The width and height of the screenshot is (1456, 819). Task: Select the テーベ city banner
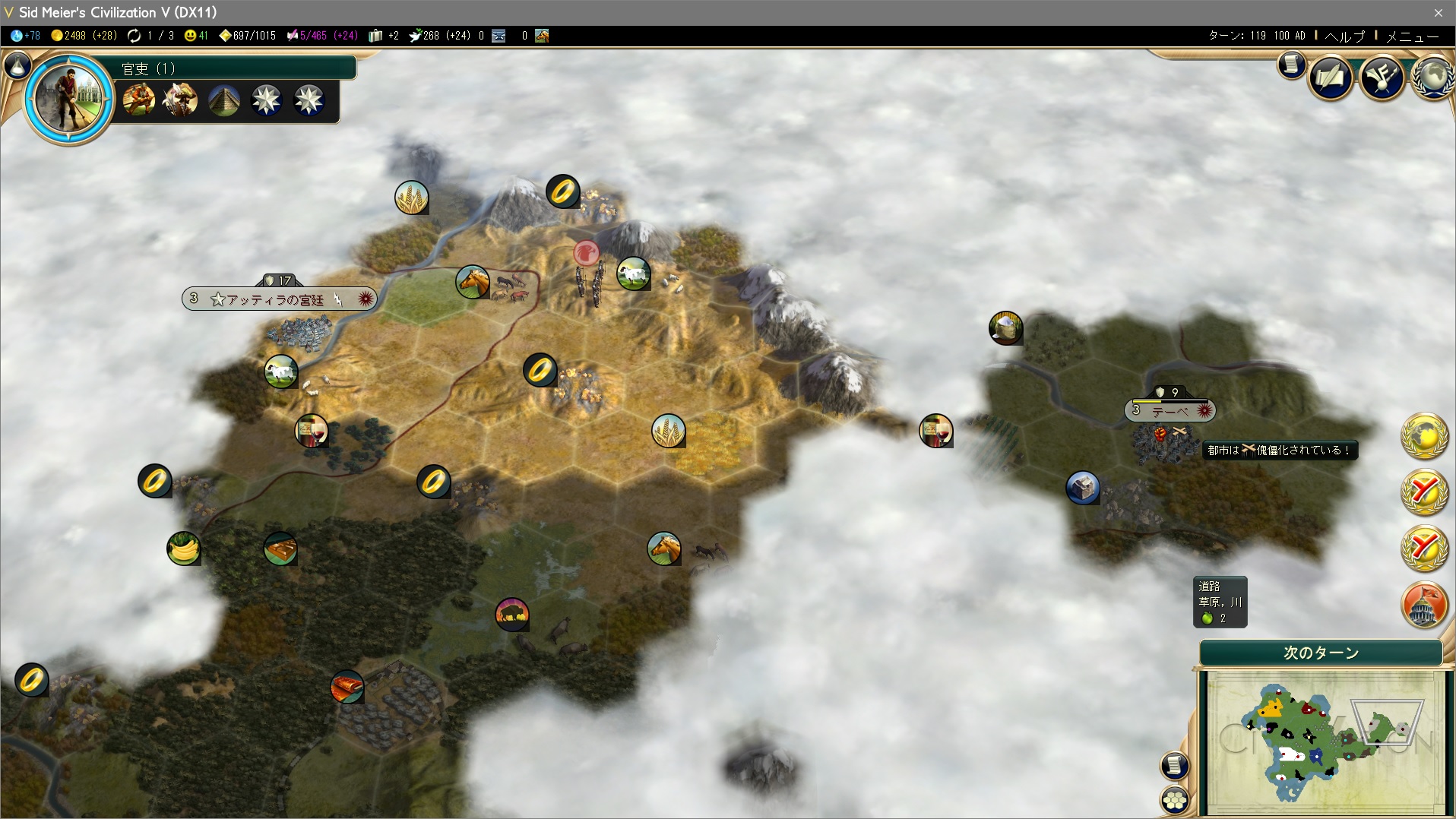coord(1170,411)
